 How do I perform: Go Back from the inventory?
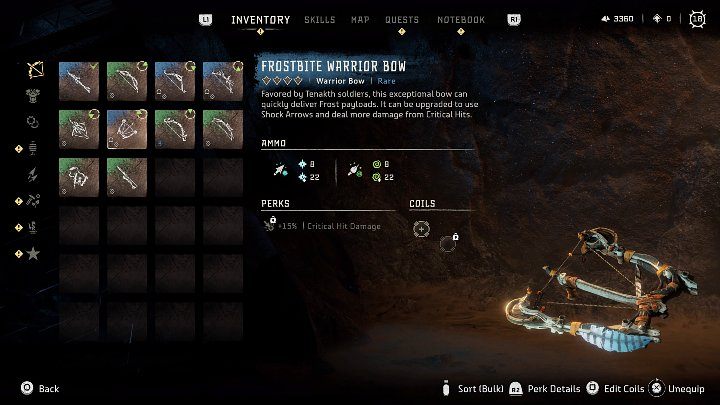pyautogui.click(x=40, y=388)
